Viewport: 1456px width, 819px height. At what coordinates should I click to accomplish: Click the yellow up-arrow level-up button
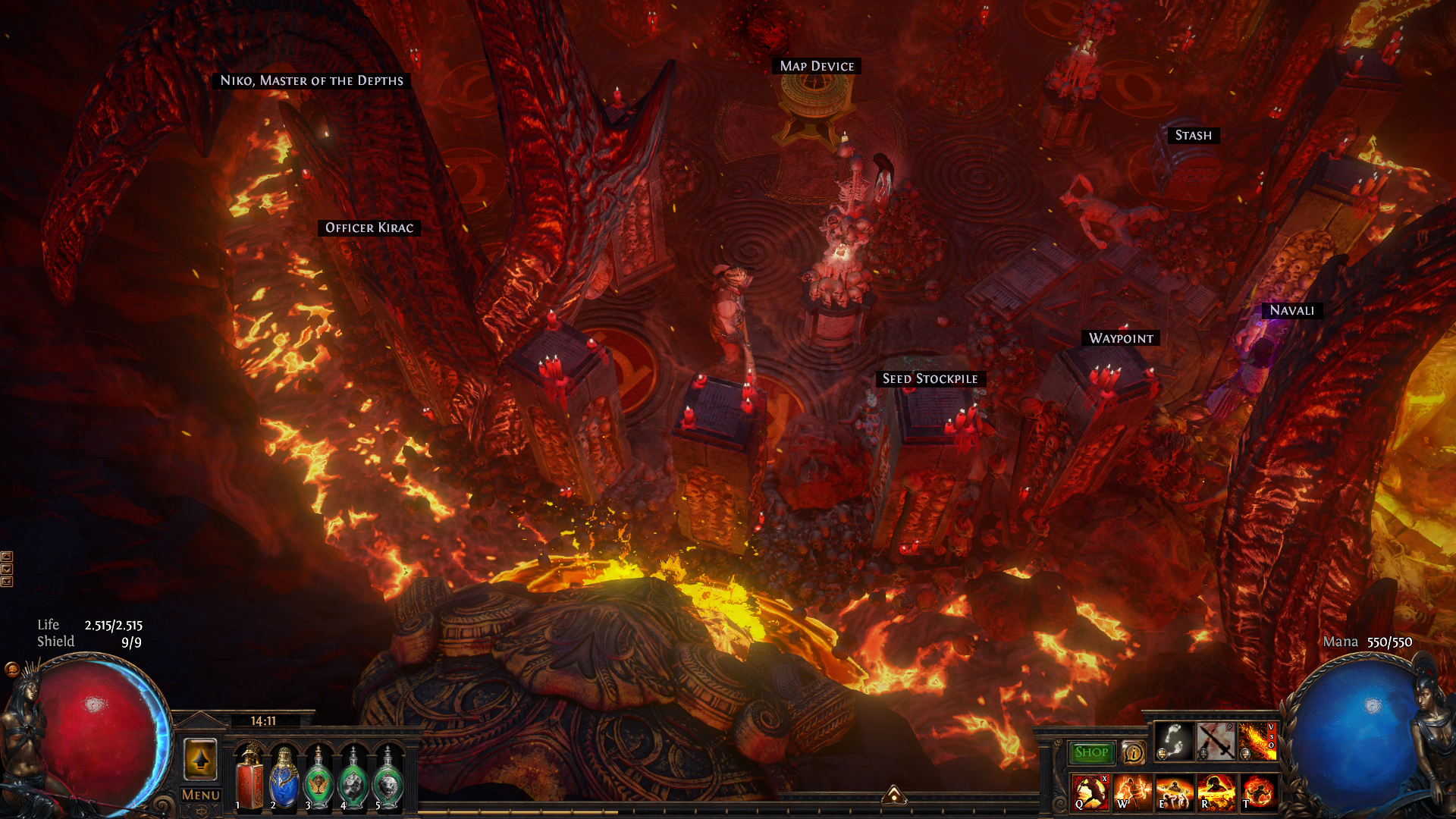(201, 759)
